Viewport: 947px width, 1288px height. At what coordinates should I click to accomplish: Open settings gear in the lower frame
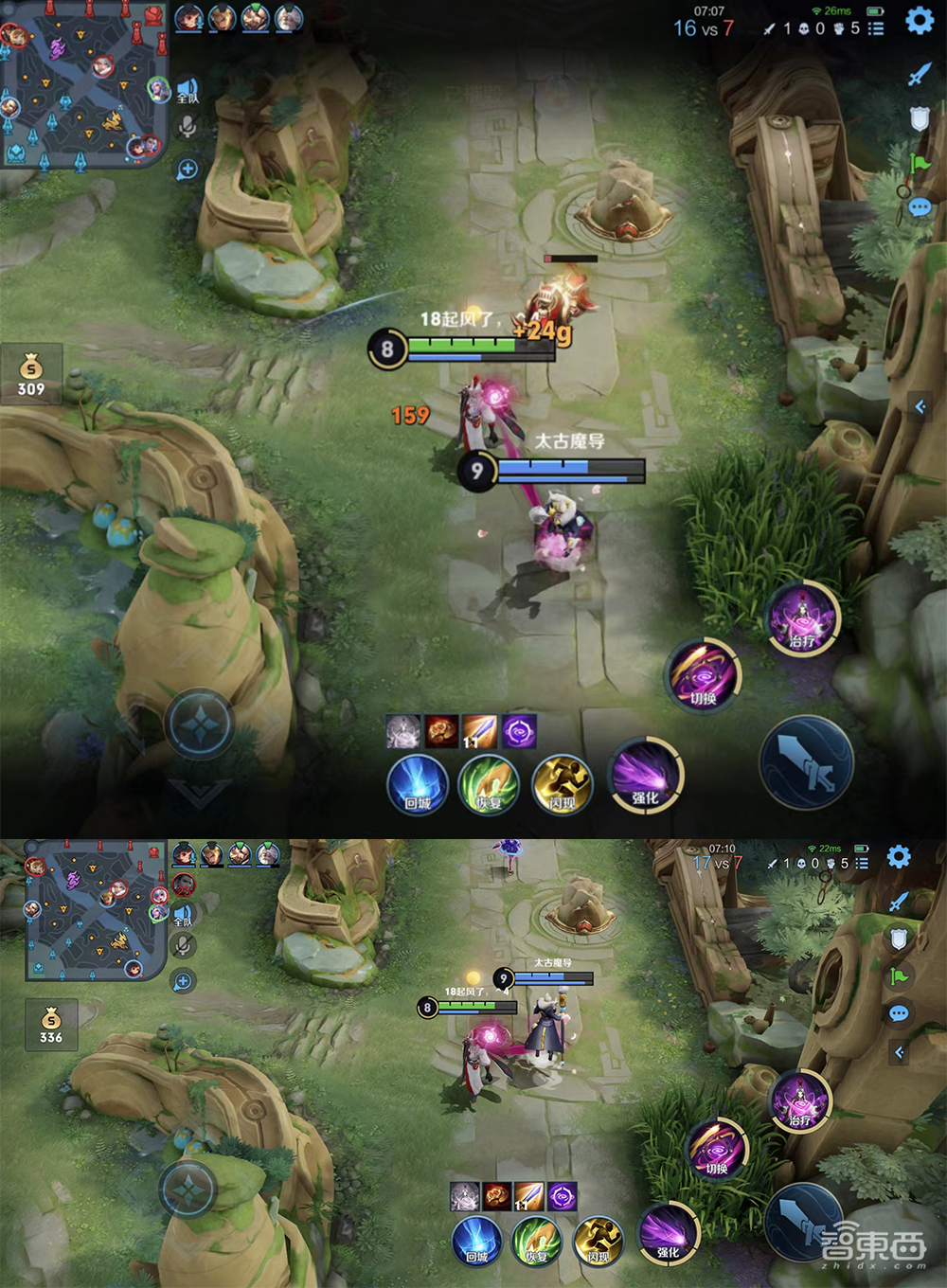[x=899, y=857]
